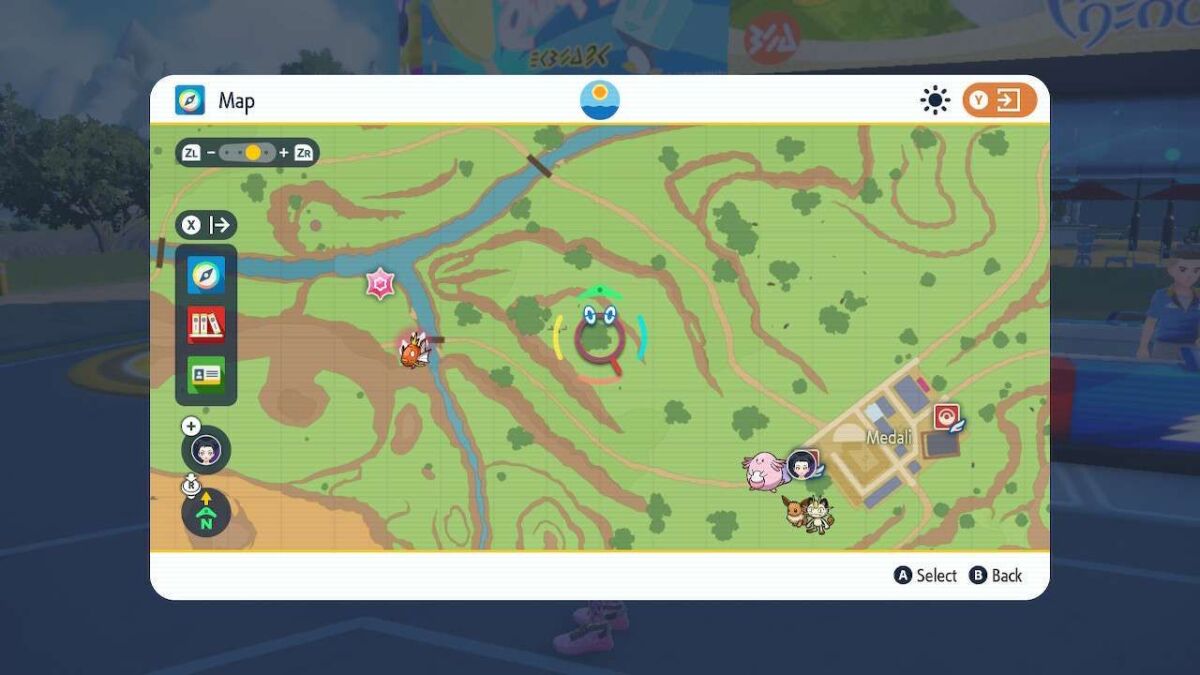Expand the side panel with the arrow button
Image resolution: width=1200 pixels, height=675 pixels.
(207, 225)
